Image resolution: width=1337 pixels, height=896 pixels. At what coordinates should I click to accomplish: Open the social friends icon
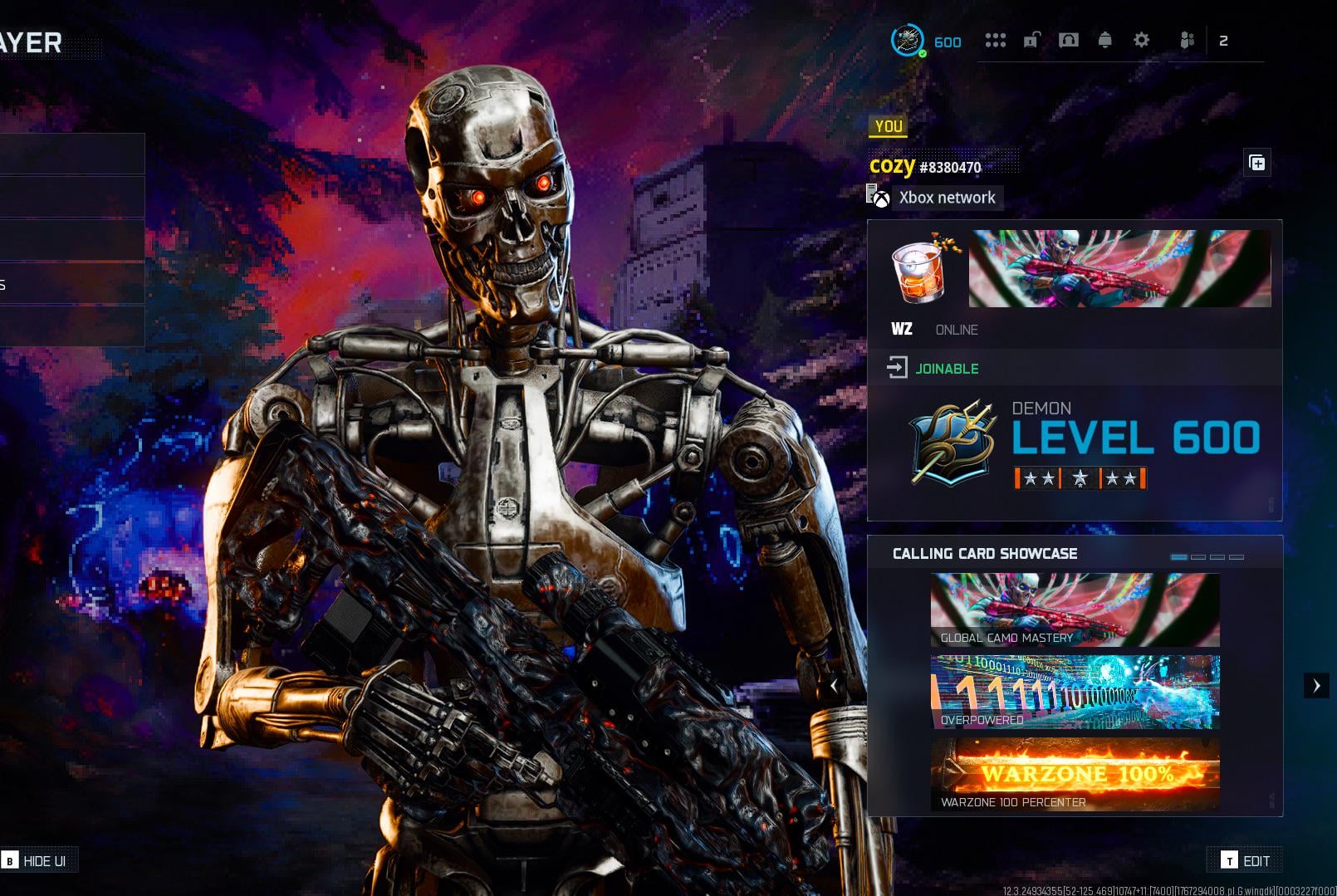point(1187,40)
